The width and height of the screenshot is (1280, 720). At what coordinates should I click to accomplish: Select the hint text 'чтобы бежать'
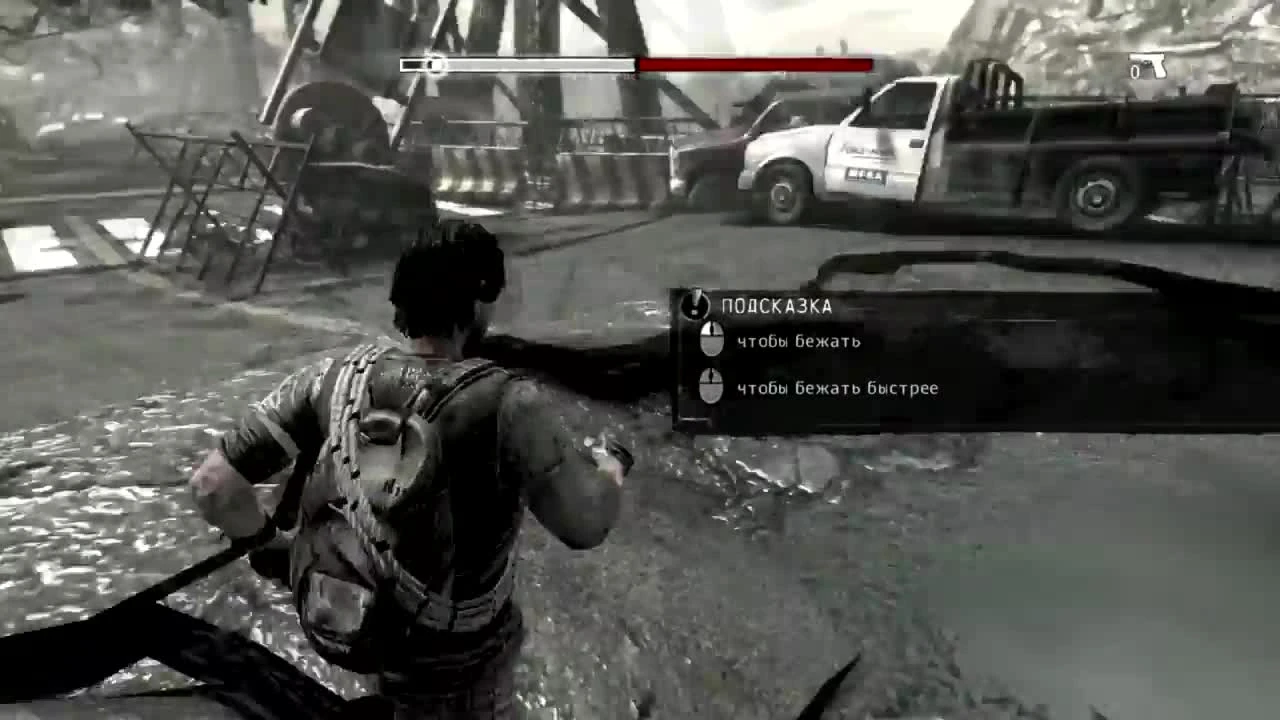coord(796,340)
